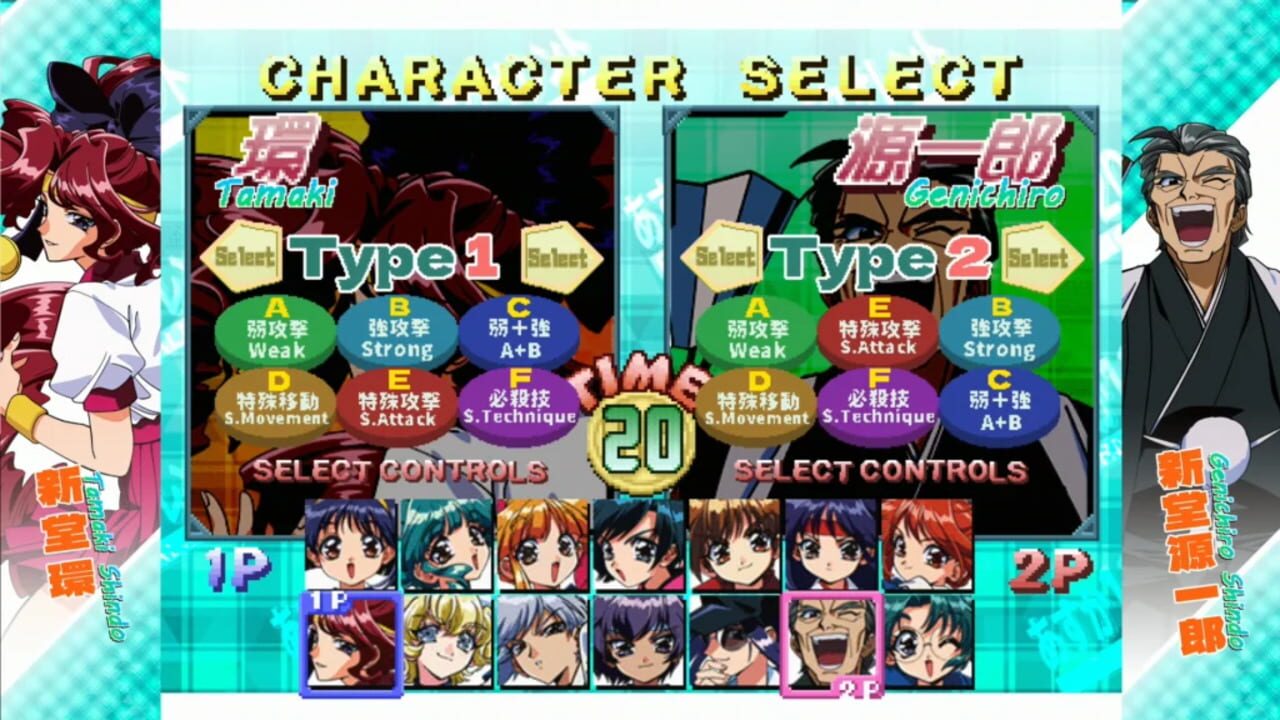
Task: Toggle the Type 1 control scheme label
Action: click(x=392, y=256)
